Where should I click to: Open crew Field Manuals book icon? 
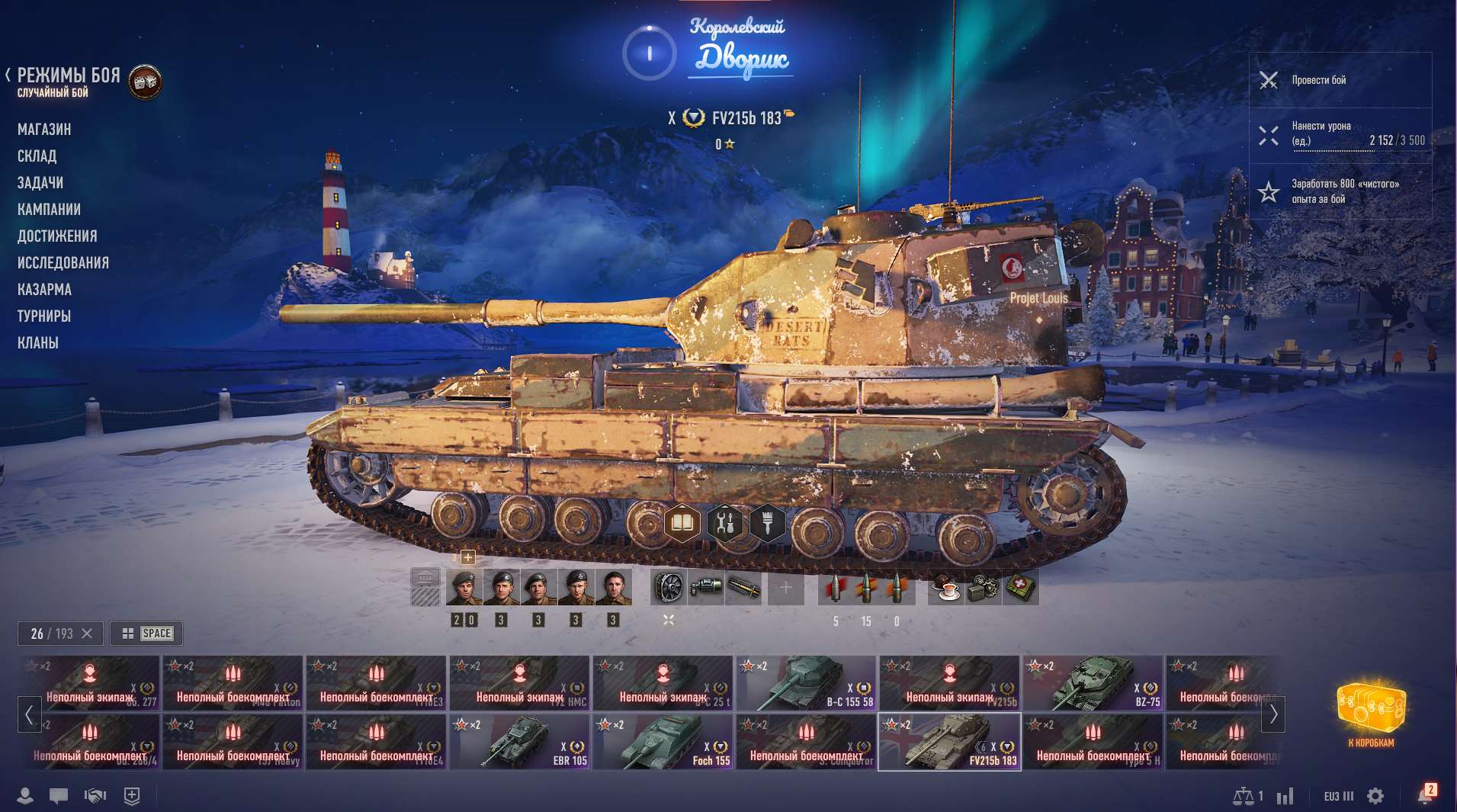[682, 521]
